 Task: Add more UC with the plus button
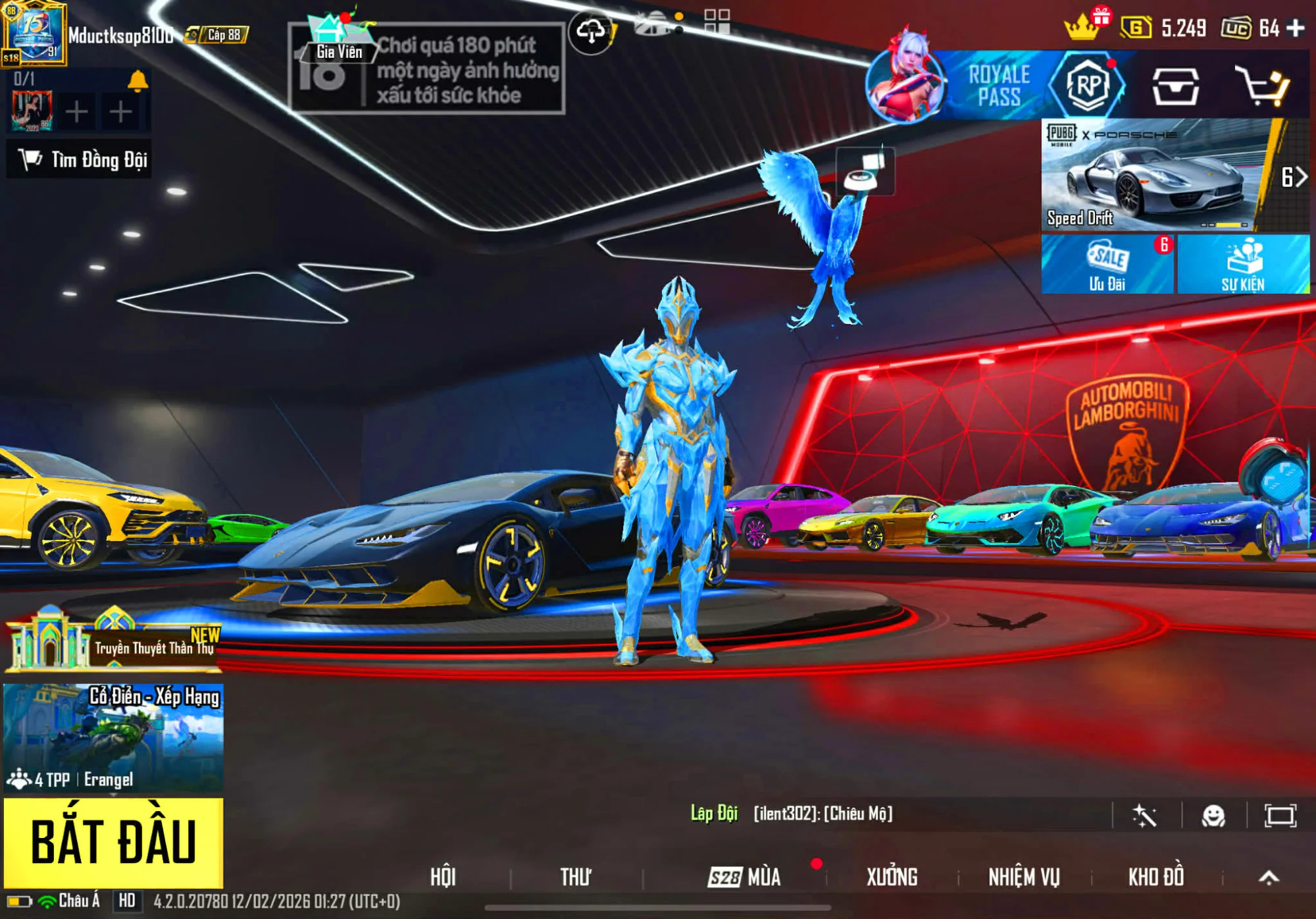coord(1296,28)
